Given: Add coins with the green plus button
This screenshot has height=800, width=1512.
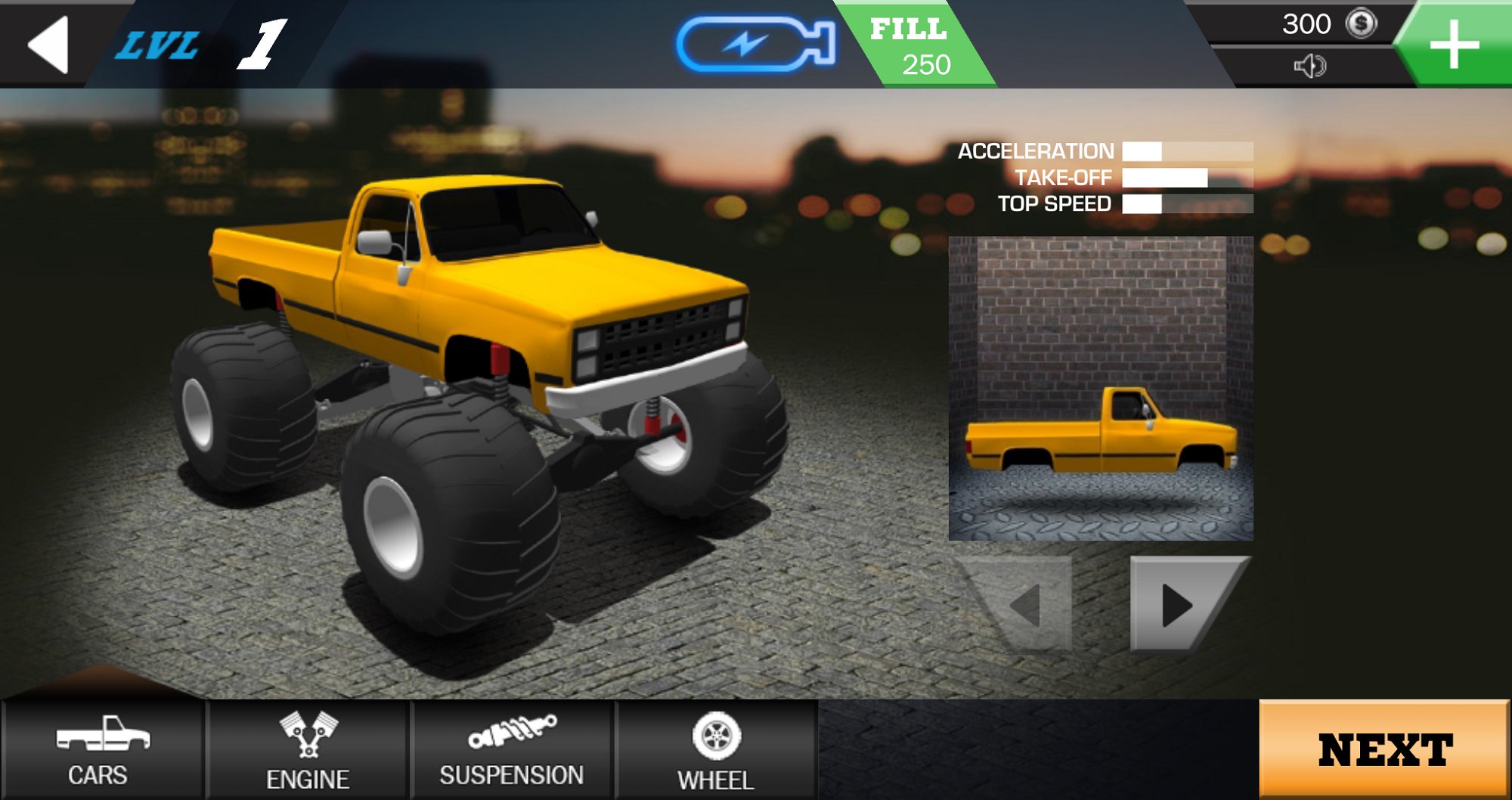Looking at the screenshot, I should 1454,45.
